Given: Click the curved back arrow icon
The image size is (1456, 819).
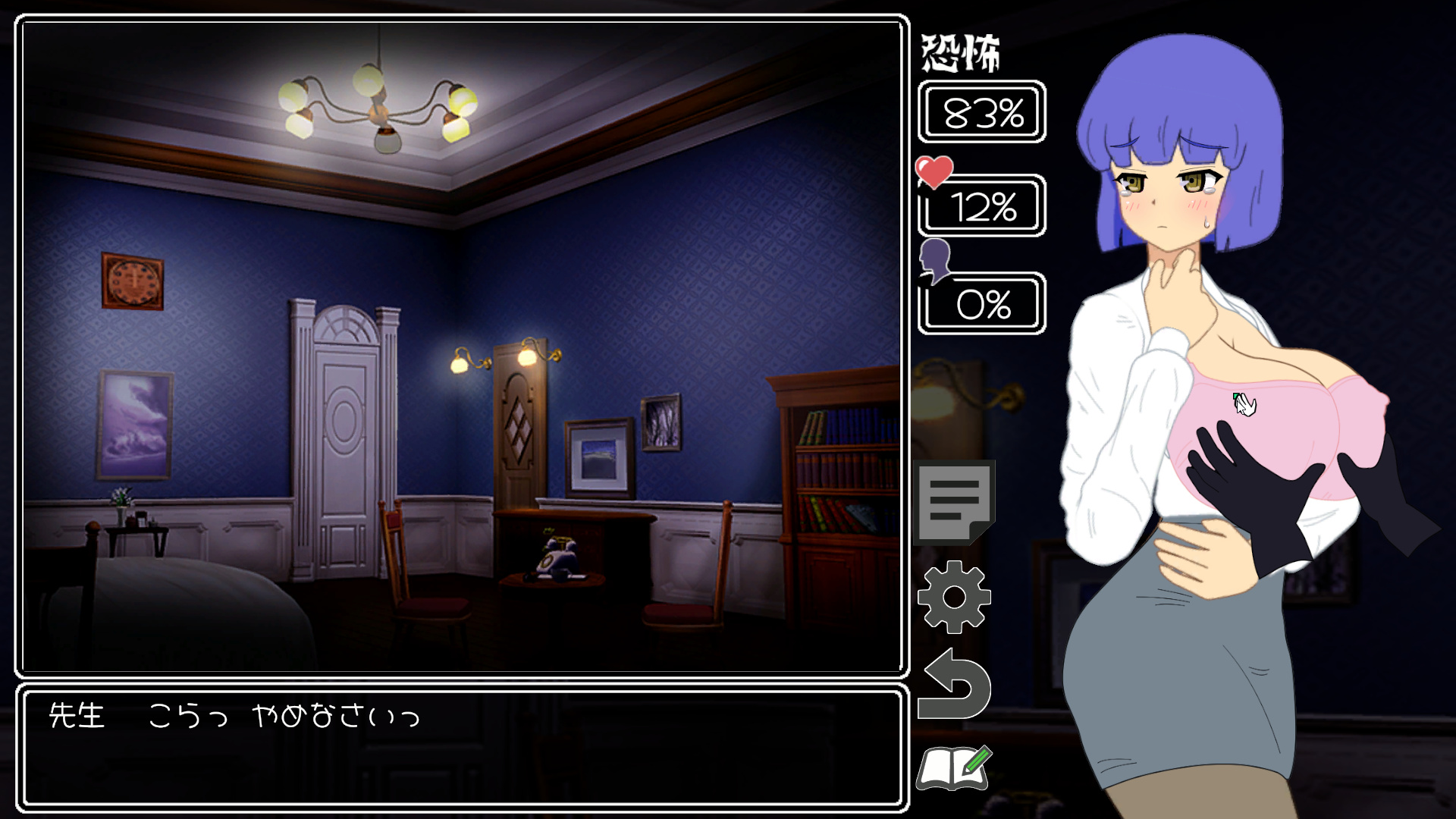Looking at the screenshot, I should (954, 686).
